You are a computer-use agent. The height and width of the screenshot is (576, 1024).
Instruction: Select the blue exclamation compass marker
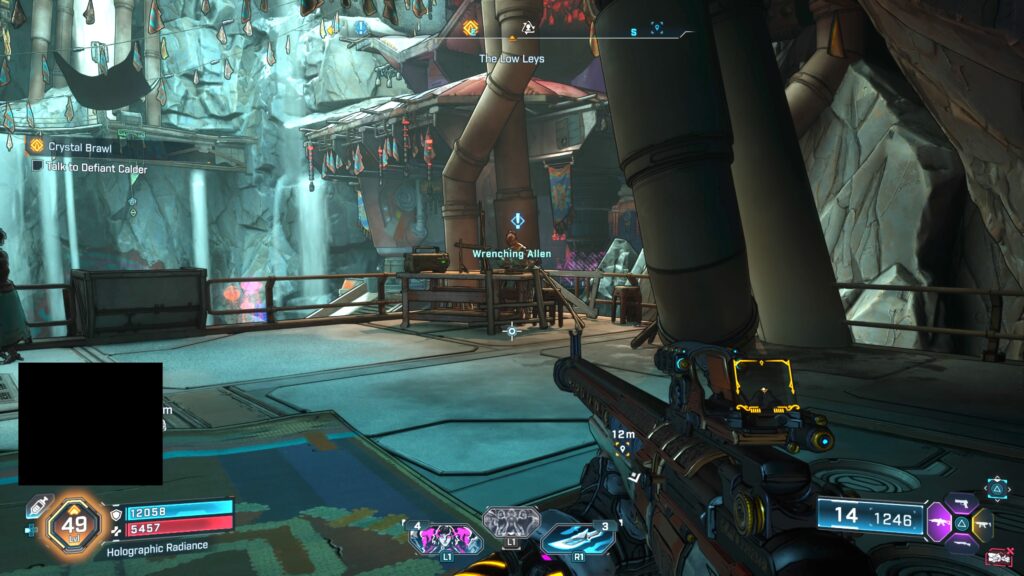(360, 27)
